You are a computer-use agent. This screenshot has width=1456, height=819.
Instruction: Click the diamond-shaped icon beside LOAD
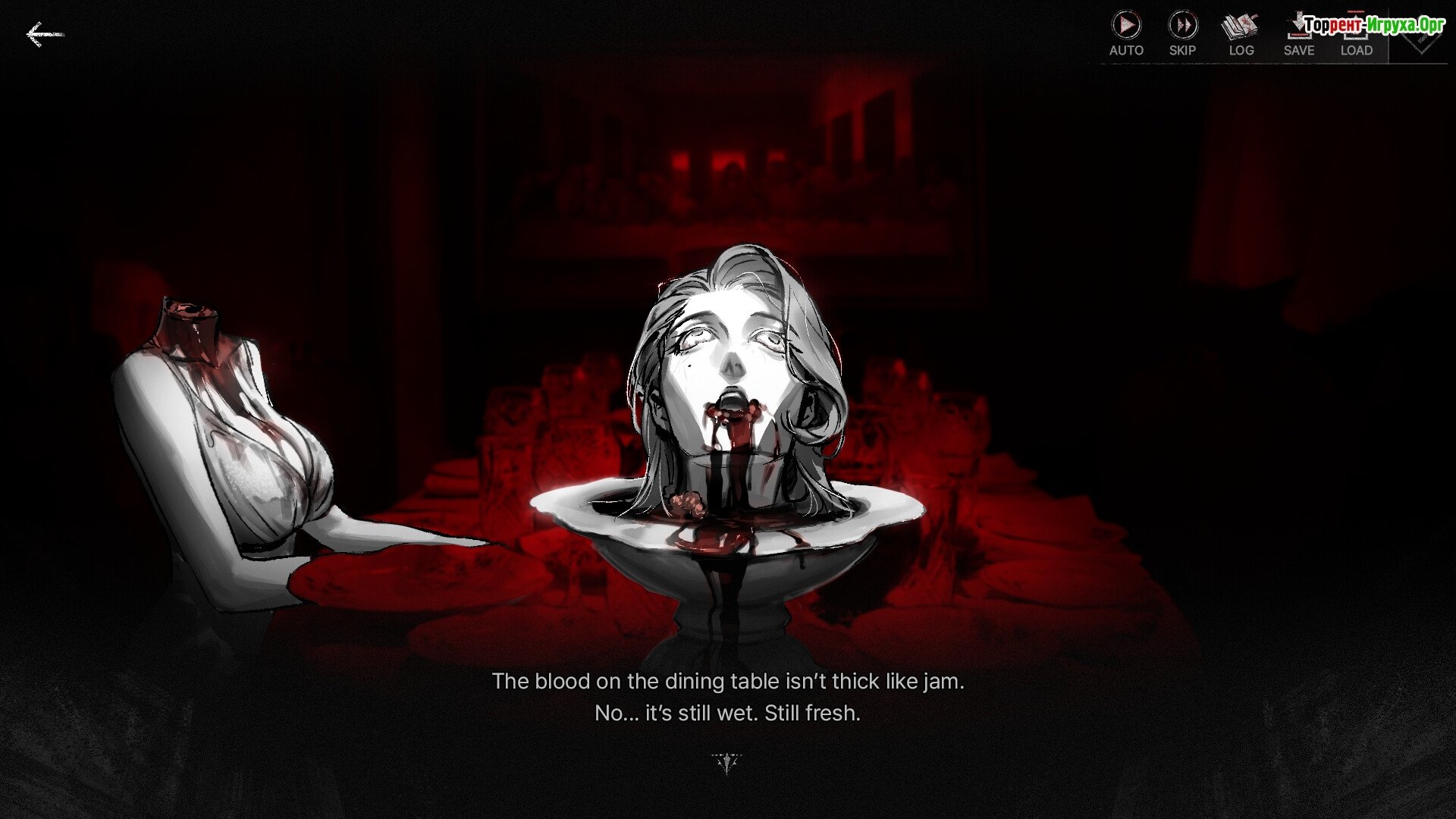click(1420, 39)
